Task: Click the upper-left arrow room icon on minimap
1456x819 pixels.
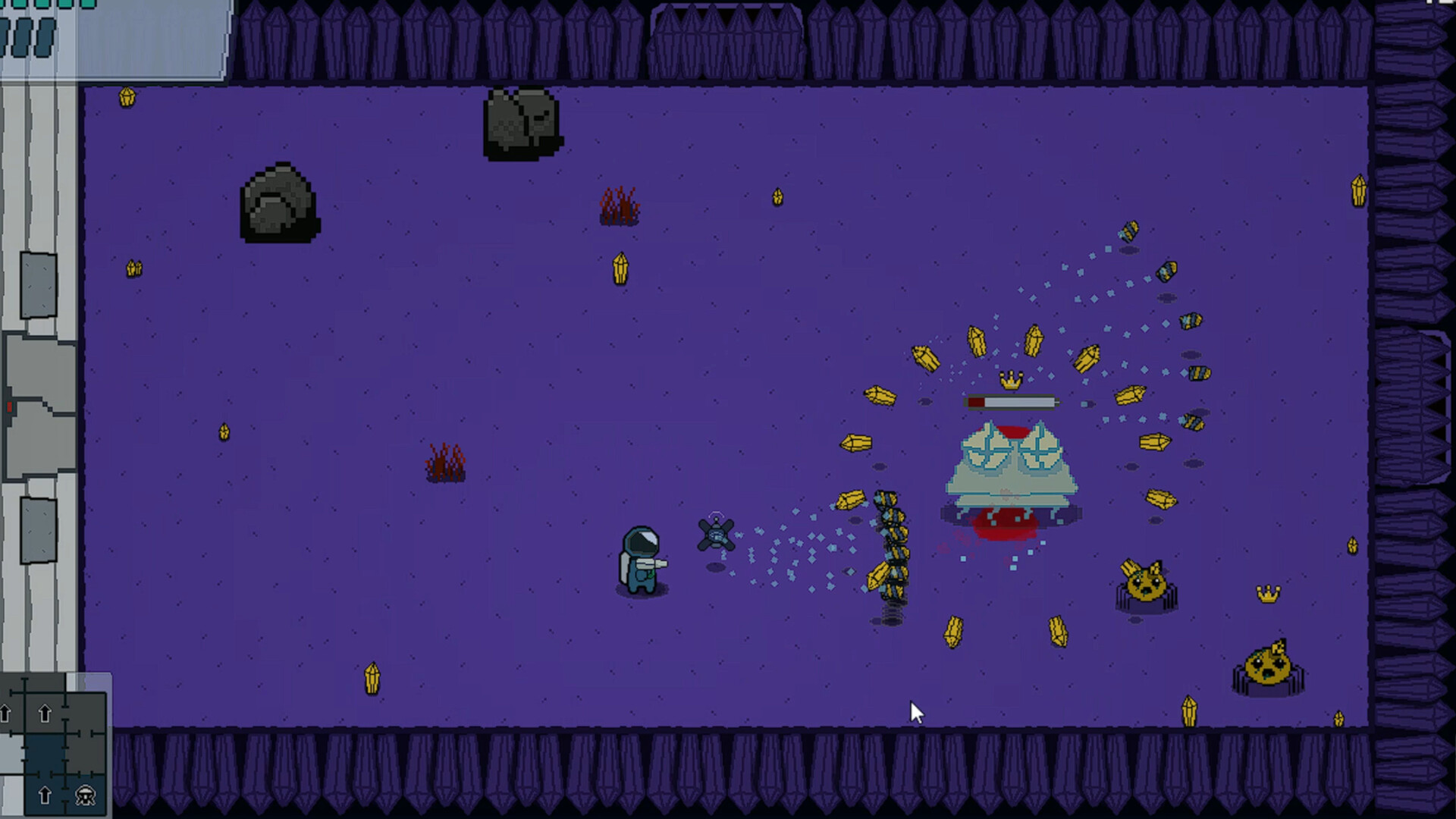Action: point(5,713)
